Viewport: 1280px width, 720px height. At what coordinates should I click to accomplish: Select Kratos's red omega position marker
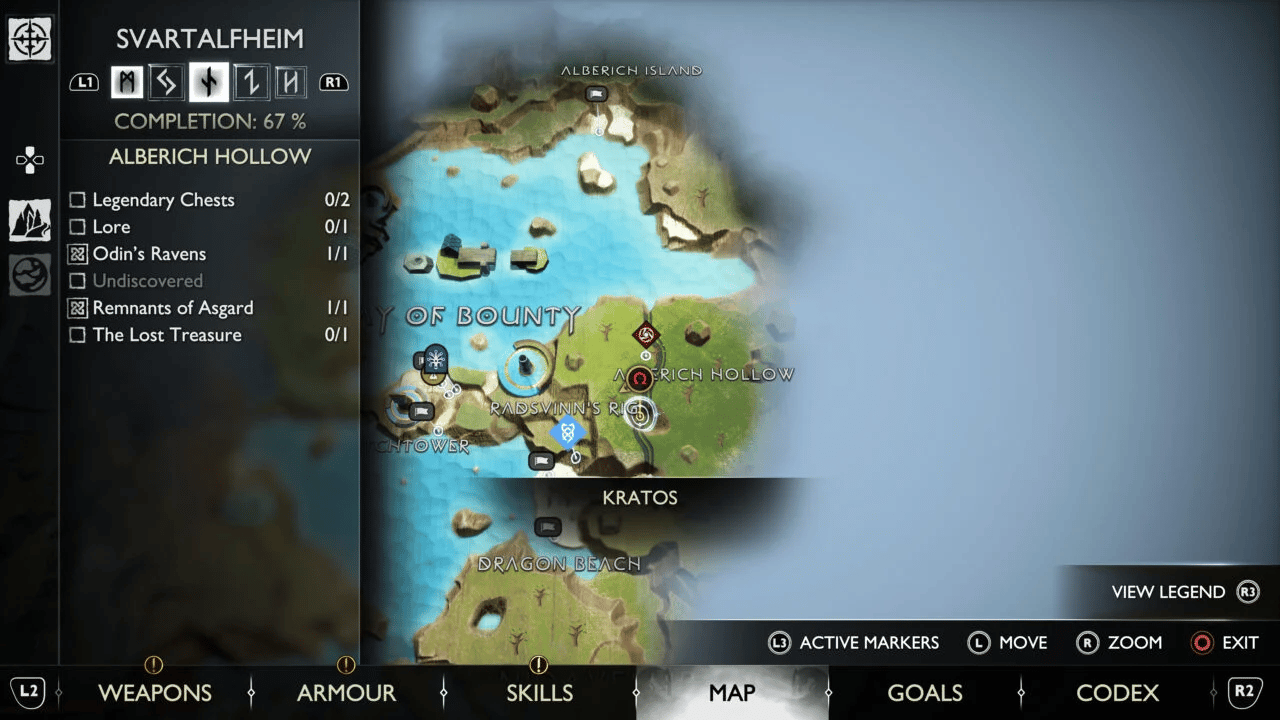(640, 379)
